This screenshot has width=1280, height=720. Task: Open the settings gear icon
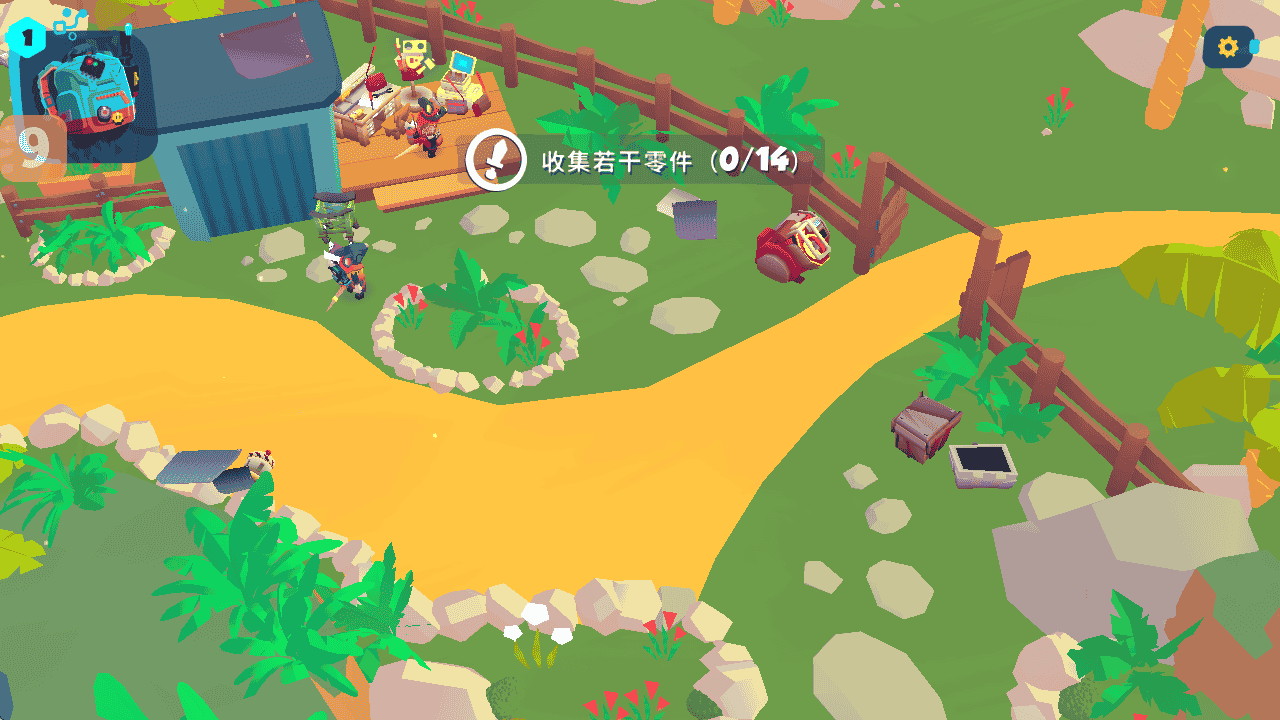pos(1228,46)
